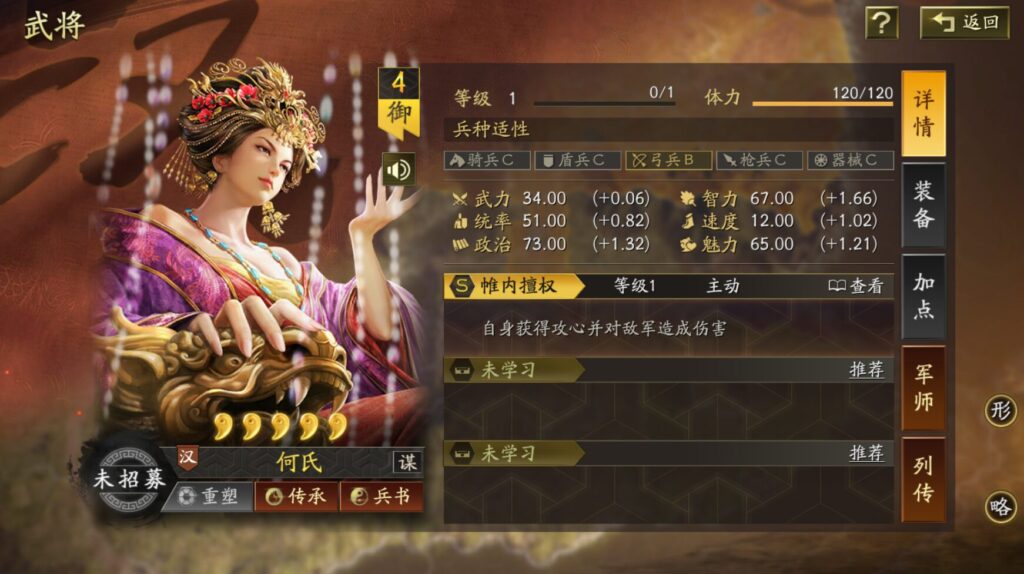Select the 弓兵 B troop aptitude
The height and width of the screenshot is (574, 1024).
pos(668,160)
